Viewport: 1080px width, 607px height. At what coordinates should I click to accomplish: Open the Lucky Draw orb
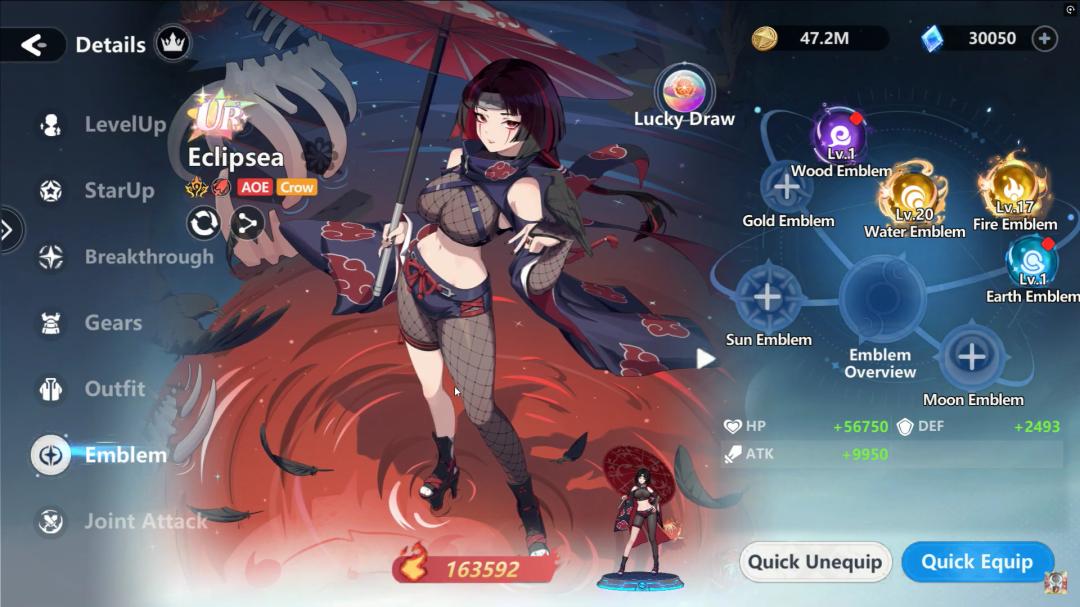(684, 88)
